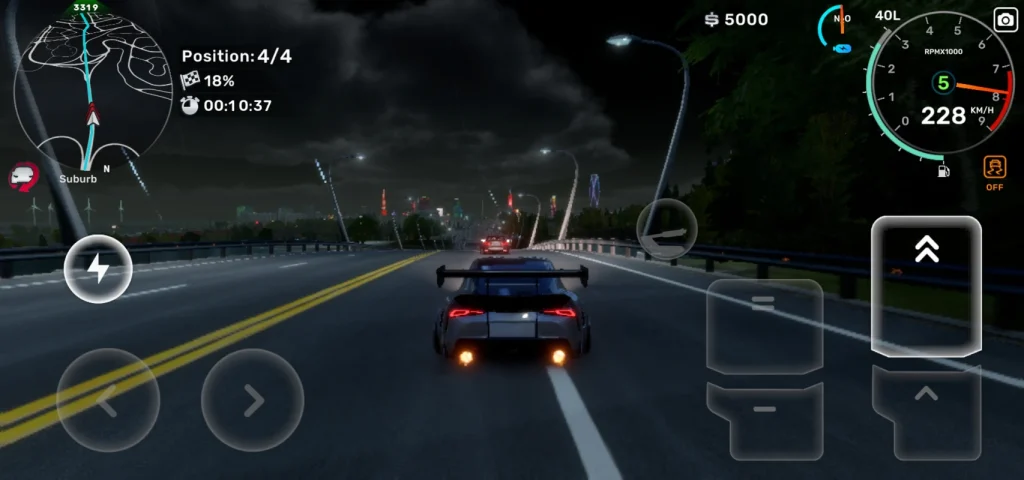Pull the round handbrake lever button
The width and height of the screenshot is (1024, 480).
[667, 229]
